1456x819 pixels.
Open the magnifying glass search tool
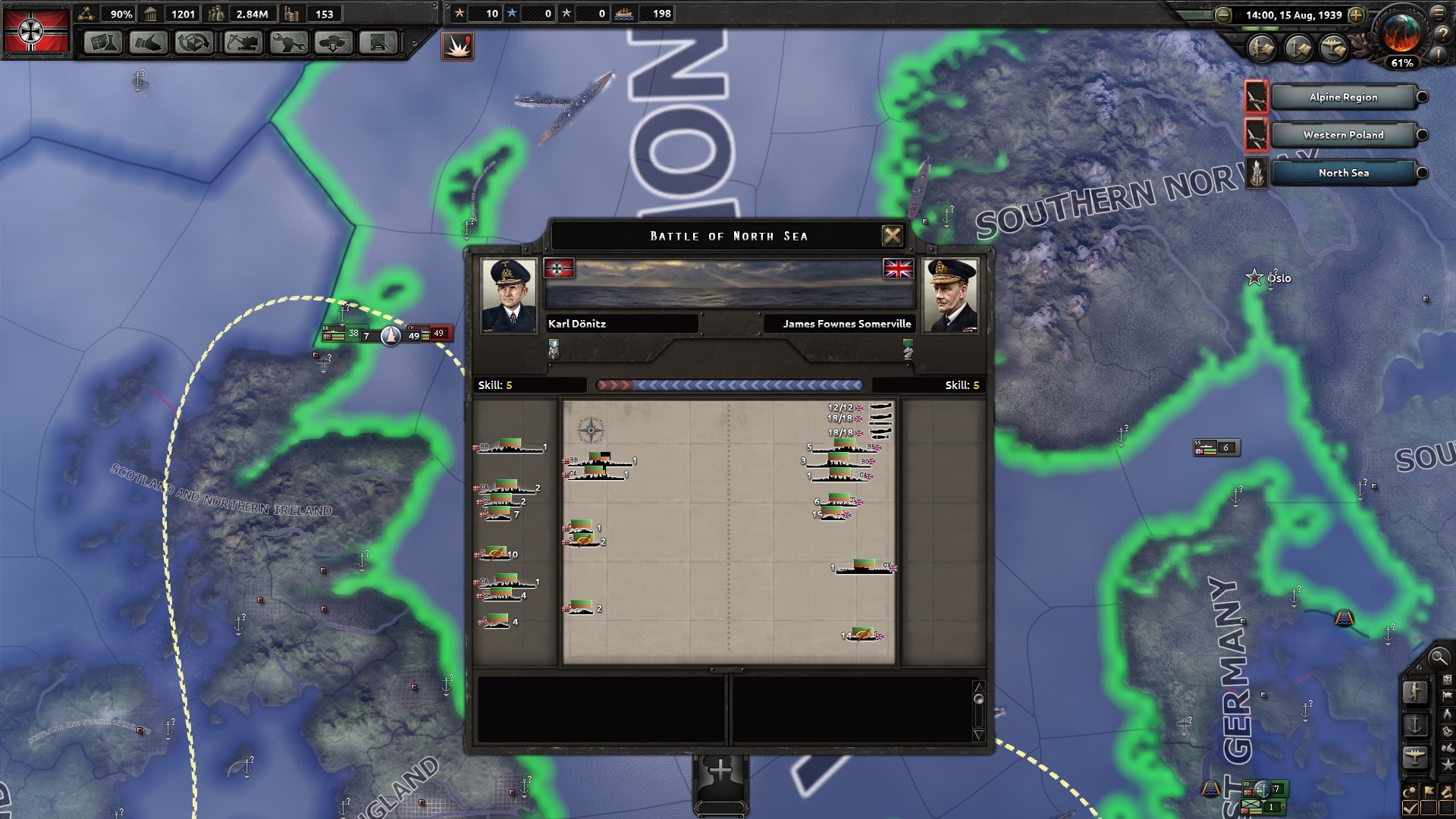[1438, 657]
